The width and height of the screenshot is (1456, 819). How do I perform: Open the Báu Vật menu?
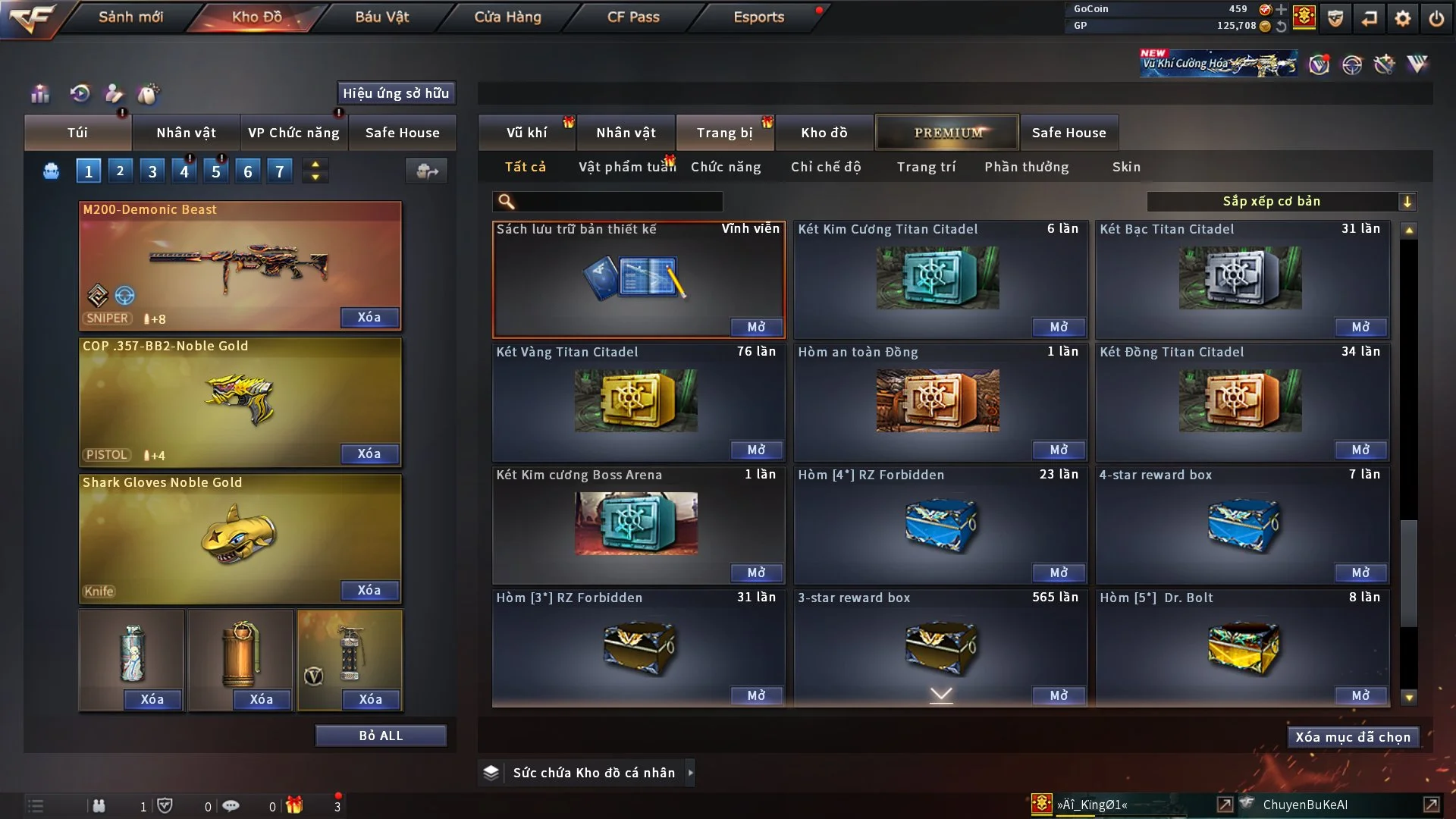tap(381, 17)
